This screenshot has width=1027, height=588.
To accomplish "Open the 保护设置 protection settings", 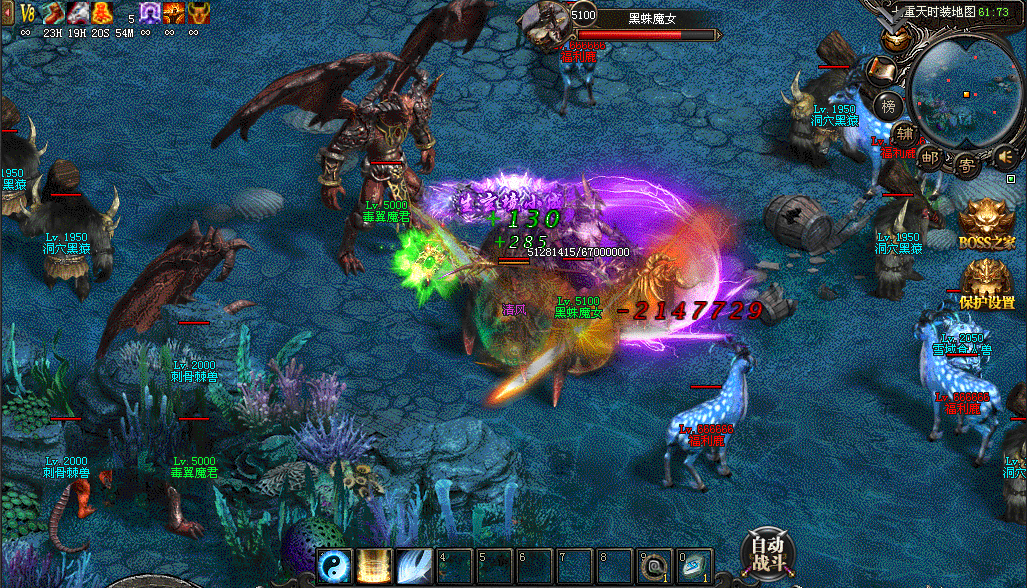I will click(x=987, y=285).
